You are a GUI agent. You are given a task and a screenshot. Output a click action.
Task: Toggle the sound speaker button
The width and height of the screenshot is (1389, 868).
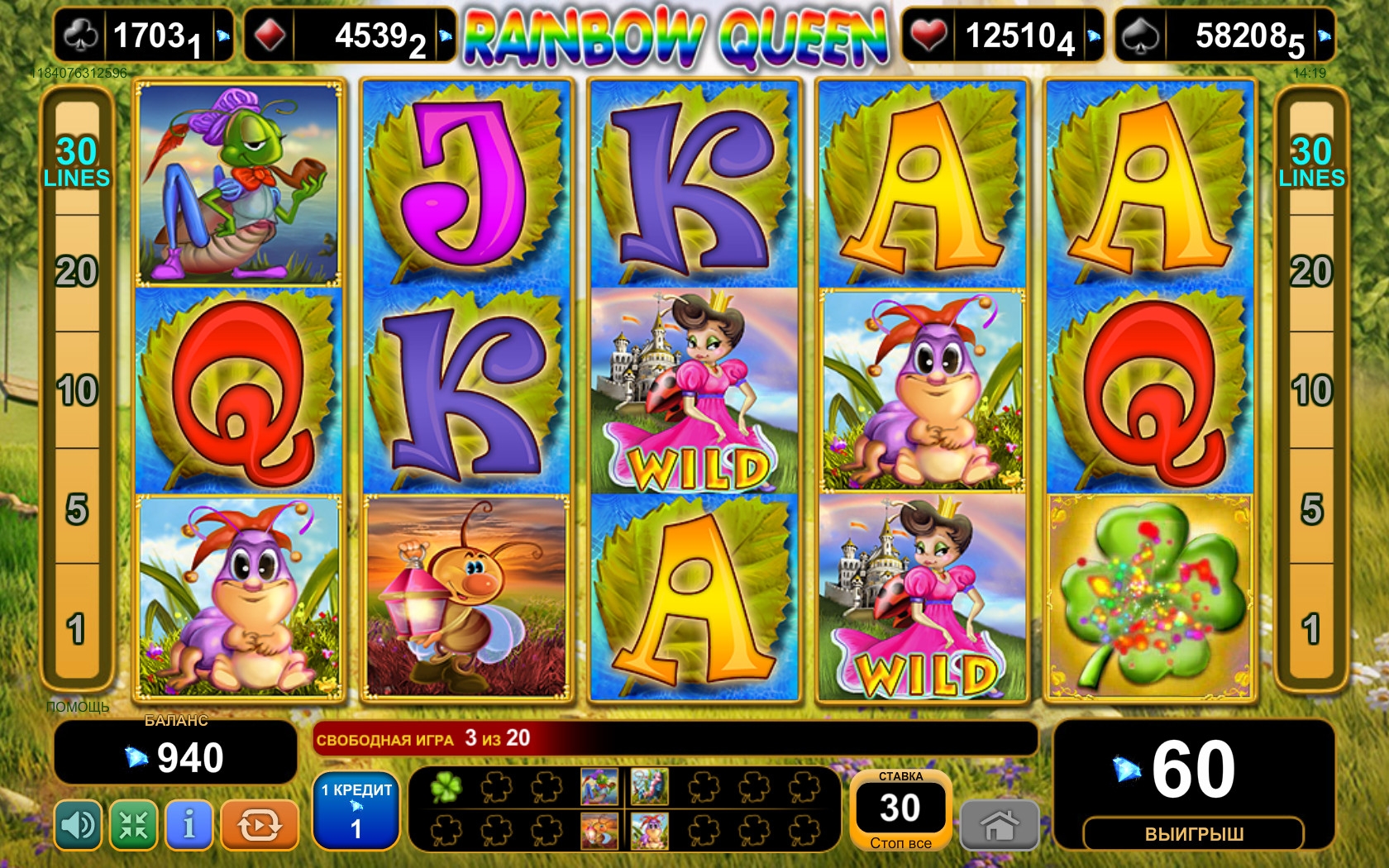(x=79, y=825)
